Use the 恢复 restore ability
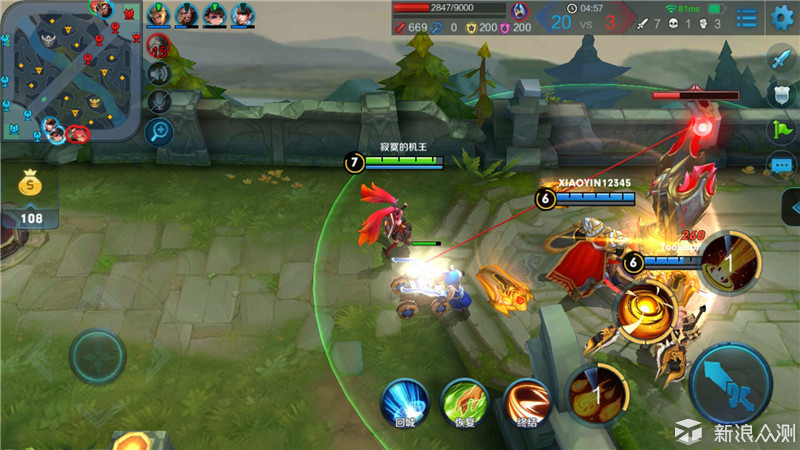The width and height of the screenshot is (800, 450). click(x=465, y=402)
